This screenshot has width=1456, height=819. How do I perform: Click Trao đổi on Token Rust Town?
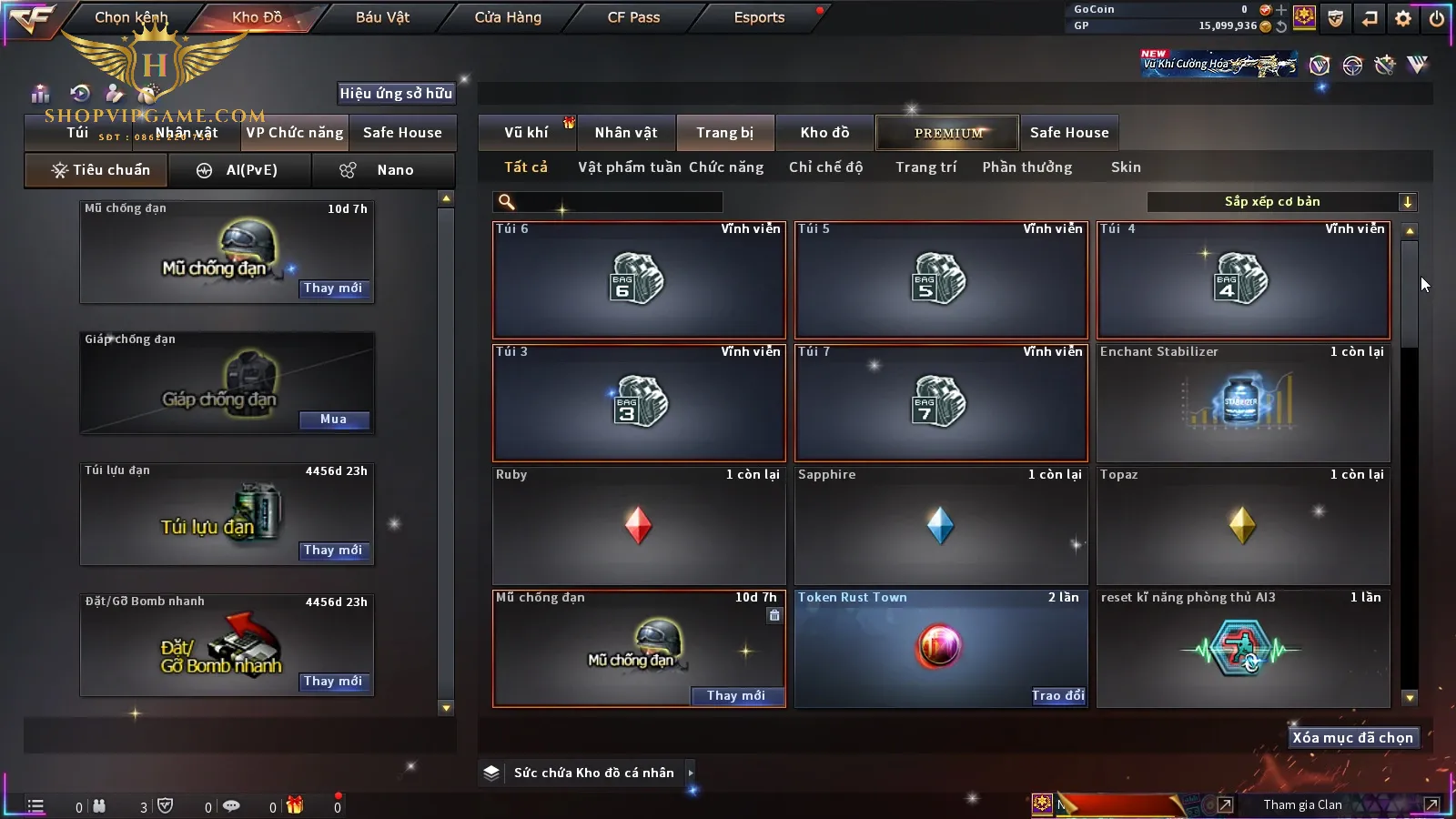(1058, 696)
